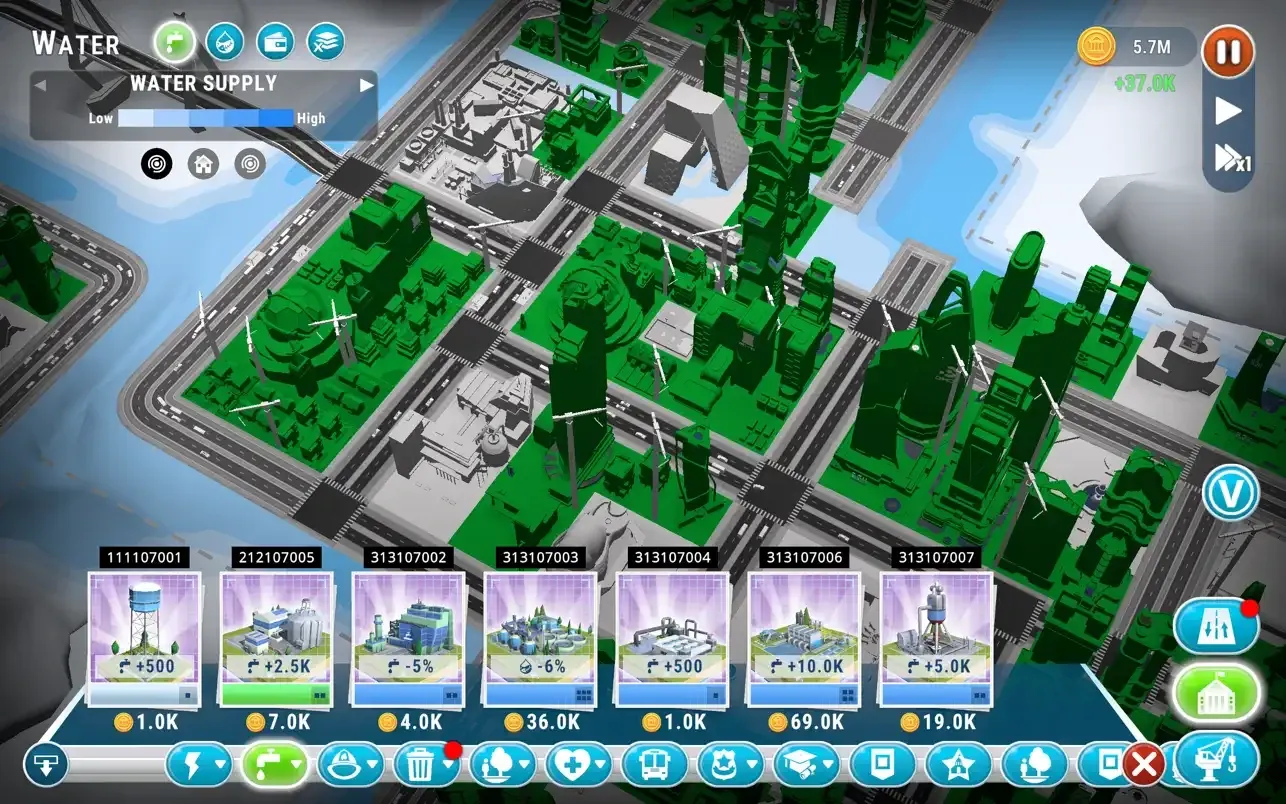Open the parks and trees building menu

[501, 765]
